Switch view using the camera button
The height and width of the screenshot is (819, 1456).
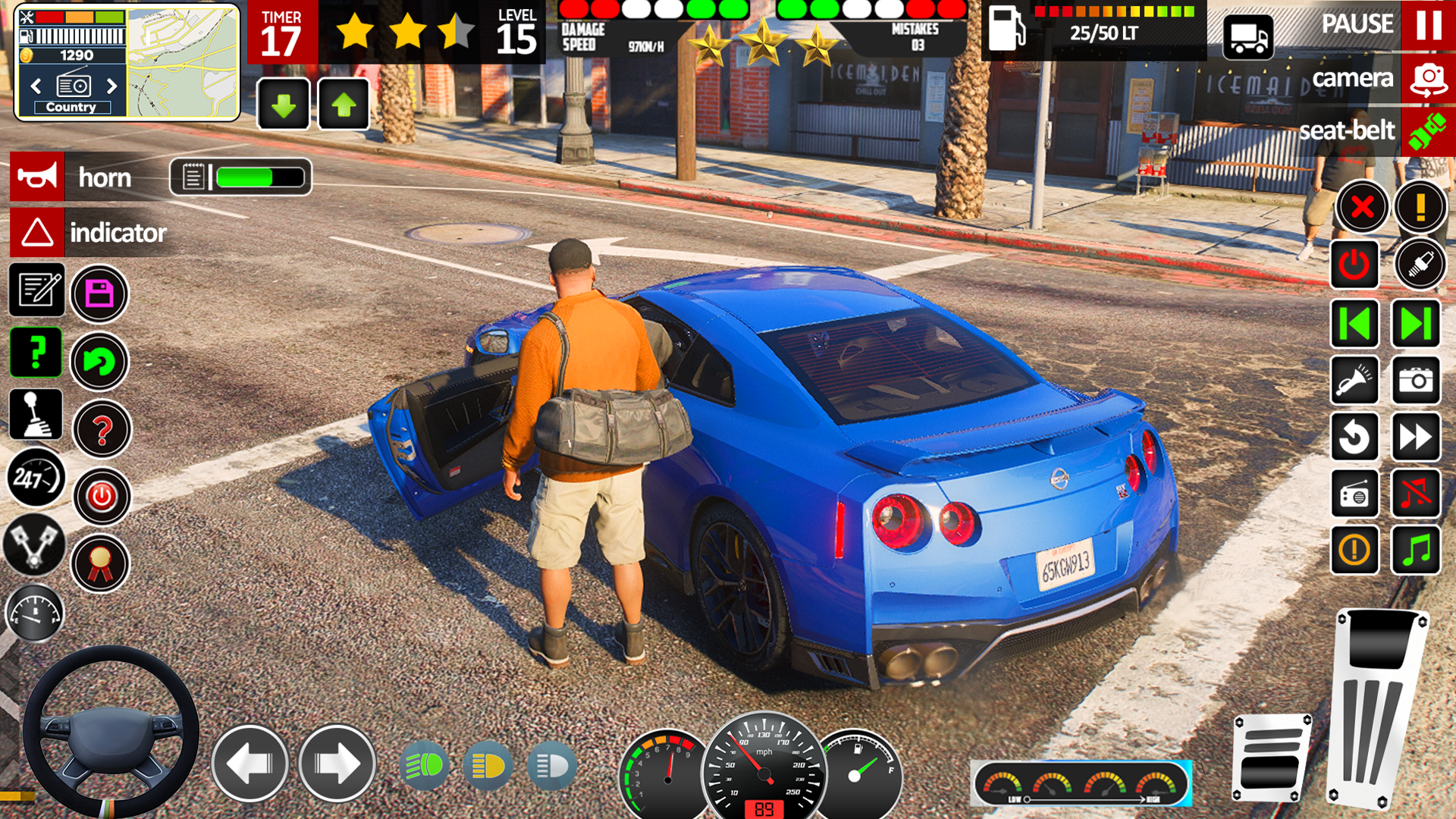tap(1427, 79)
